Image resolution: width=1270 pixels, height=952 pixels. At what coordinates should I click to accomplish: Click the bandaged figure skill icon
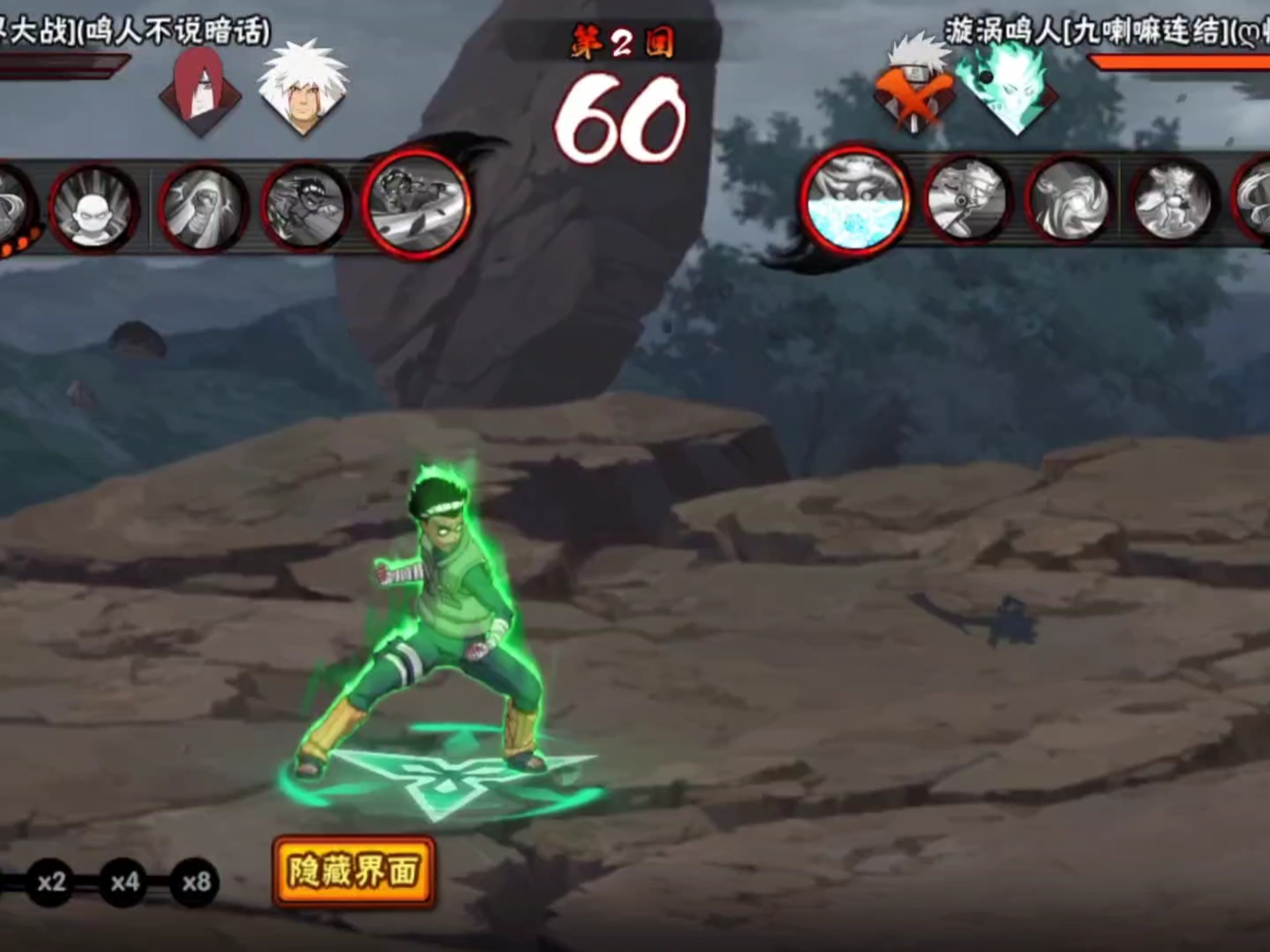click(x=202, y=208)
